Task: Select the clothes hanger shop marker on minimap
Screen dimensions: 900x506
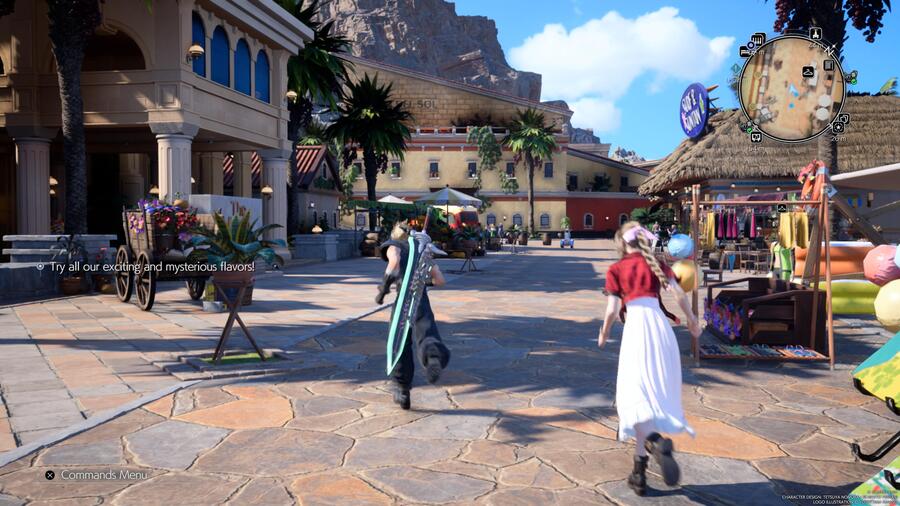Action: pyautogui.click(x=808, y=71)
